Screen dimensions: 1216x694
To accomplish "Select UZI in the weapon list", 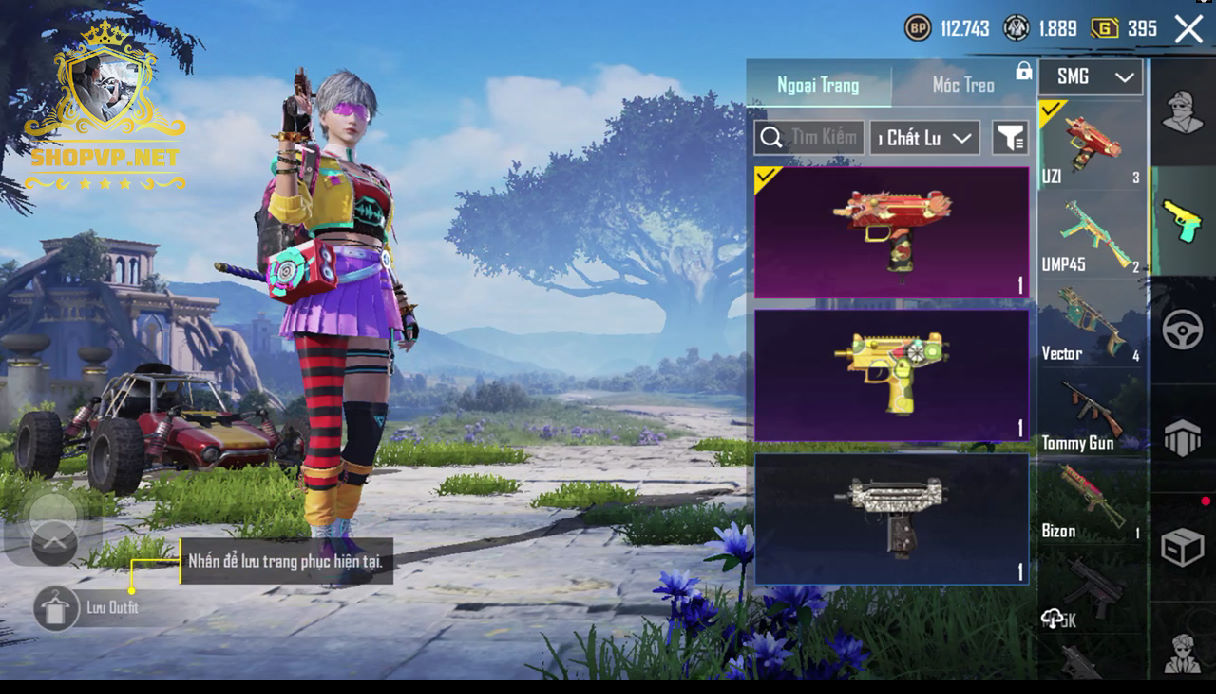I will [1092, 146].
